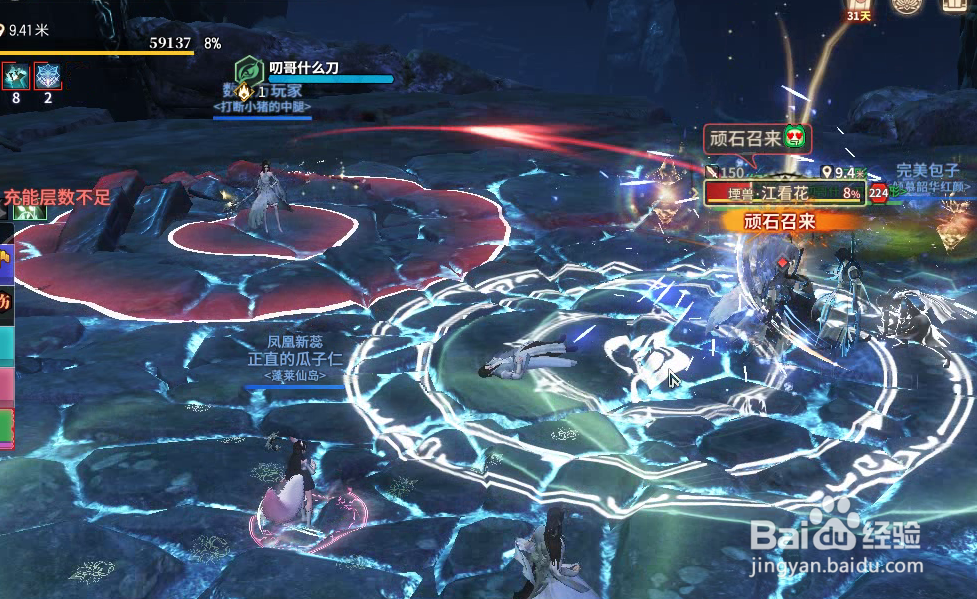
Task: Activate the green skill icon under 充能层数不足
Action: 28,211
